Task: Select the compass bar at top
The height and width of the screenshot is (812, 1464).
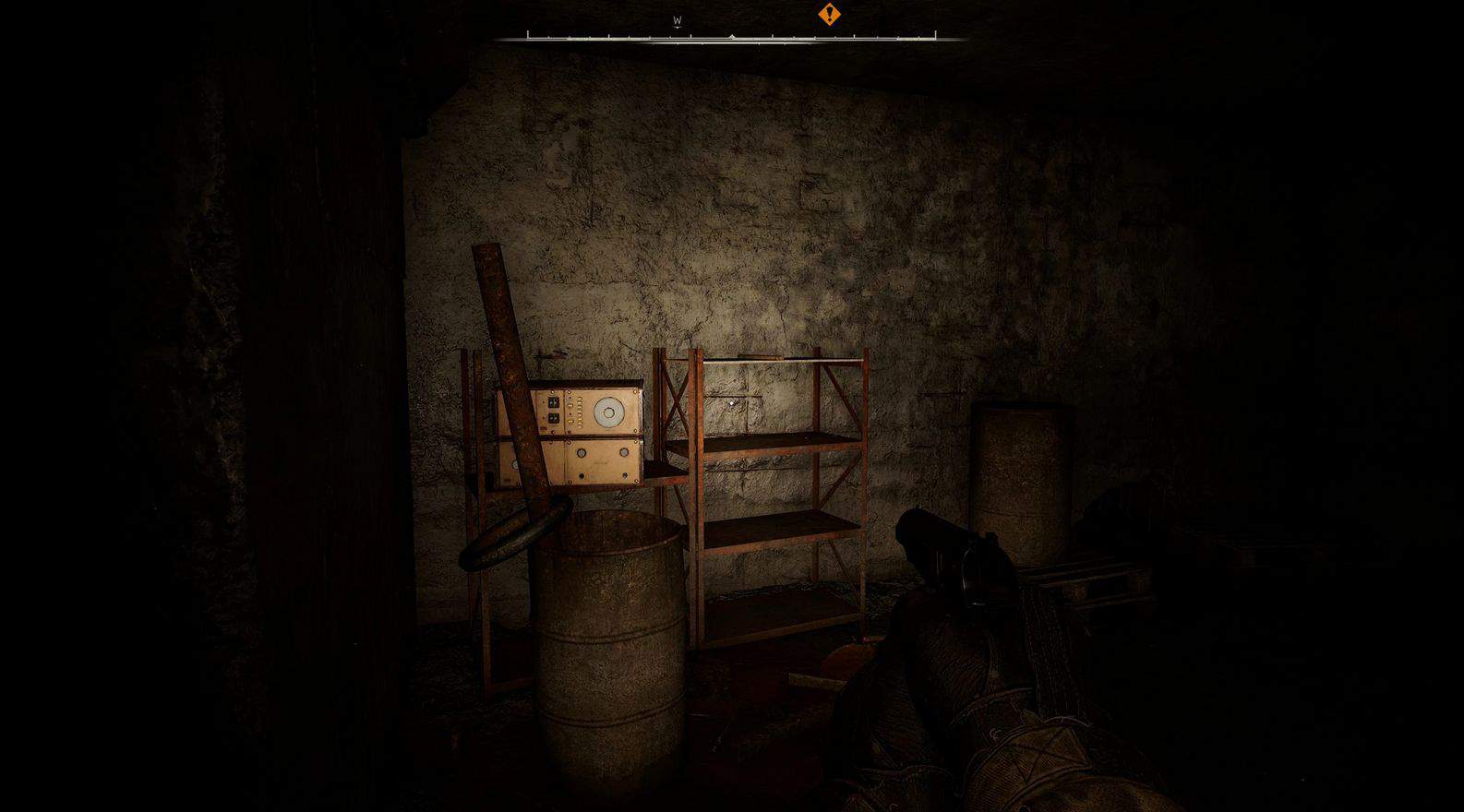Action: tap(731, 37)
